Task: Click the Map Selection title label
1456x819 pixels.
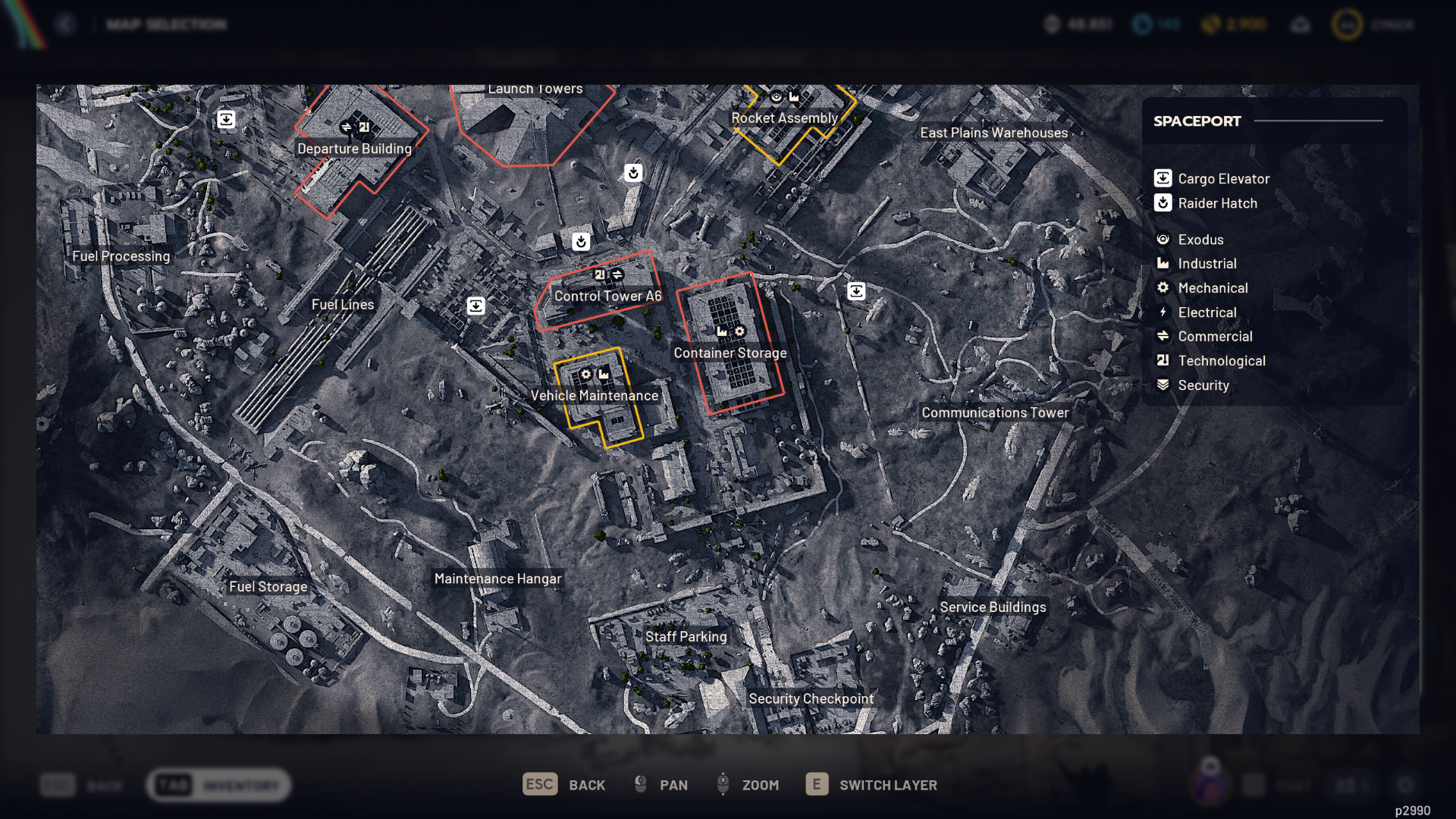Action: pyautogui.click(x=167, y=24)
